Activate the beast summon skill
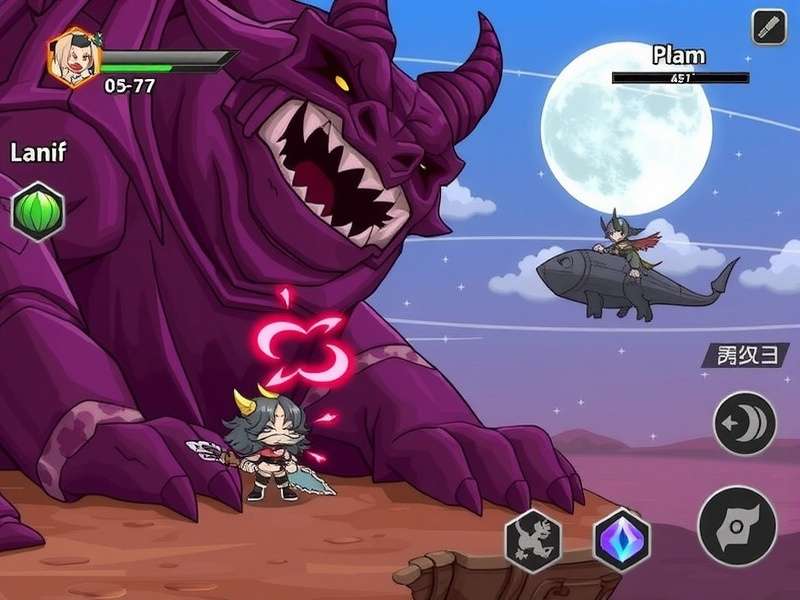The image size is (800, 600). (x=533, y=540)
